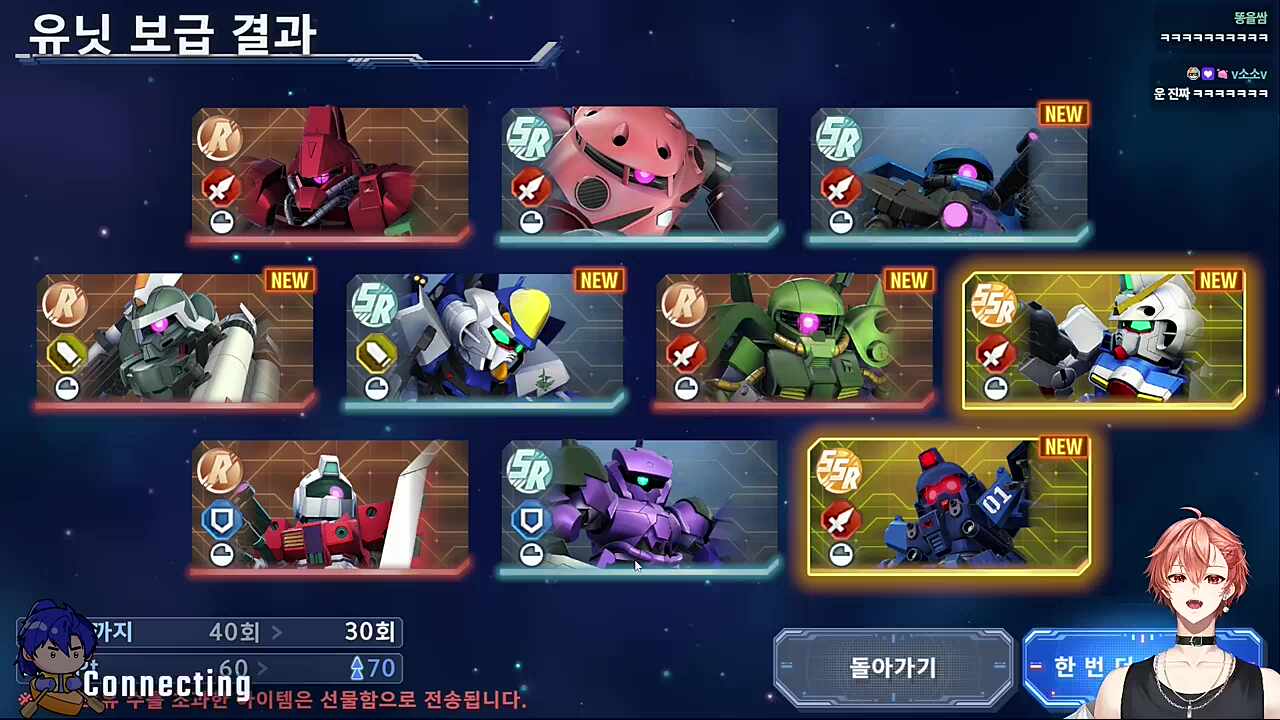Click the NEW badge on the top-right unit

[x=1062, y=114]
